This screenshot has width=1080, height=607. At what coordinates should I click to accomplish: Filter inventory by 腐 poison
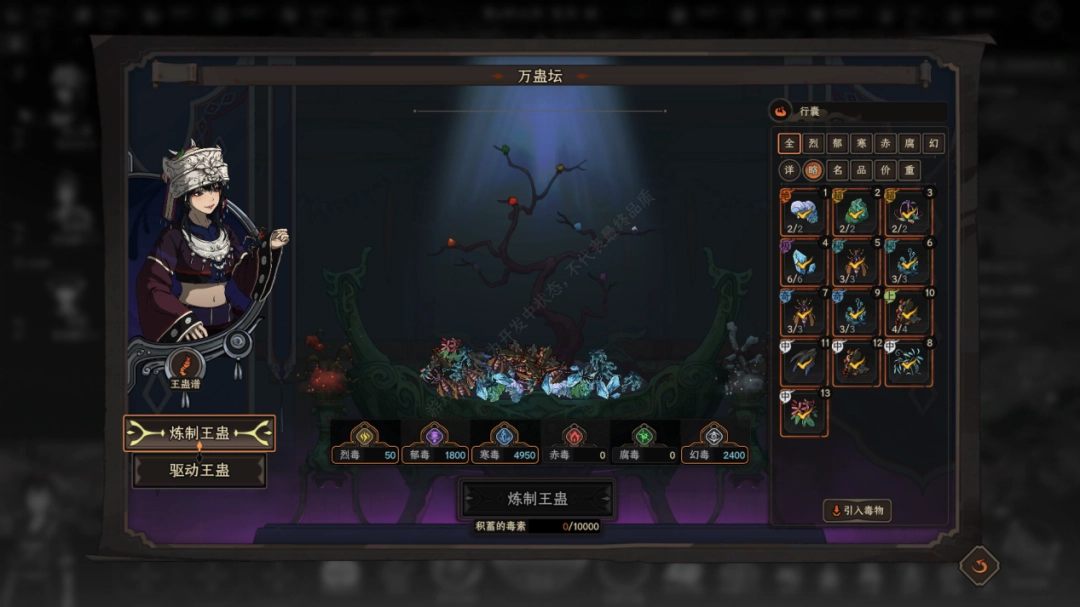coord(909,143)
